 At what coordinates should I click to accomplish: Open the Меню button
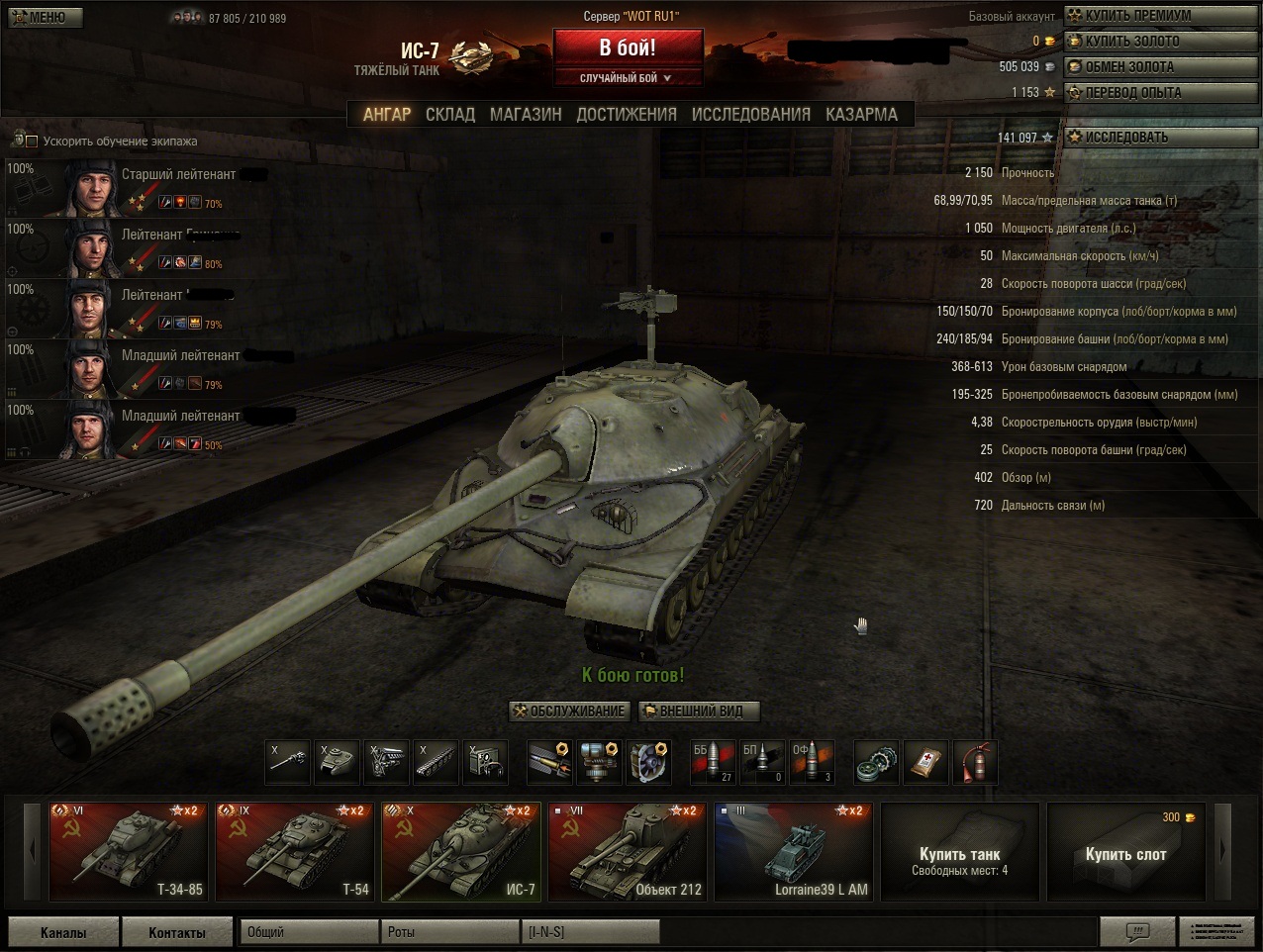44,17
